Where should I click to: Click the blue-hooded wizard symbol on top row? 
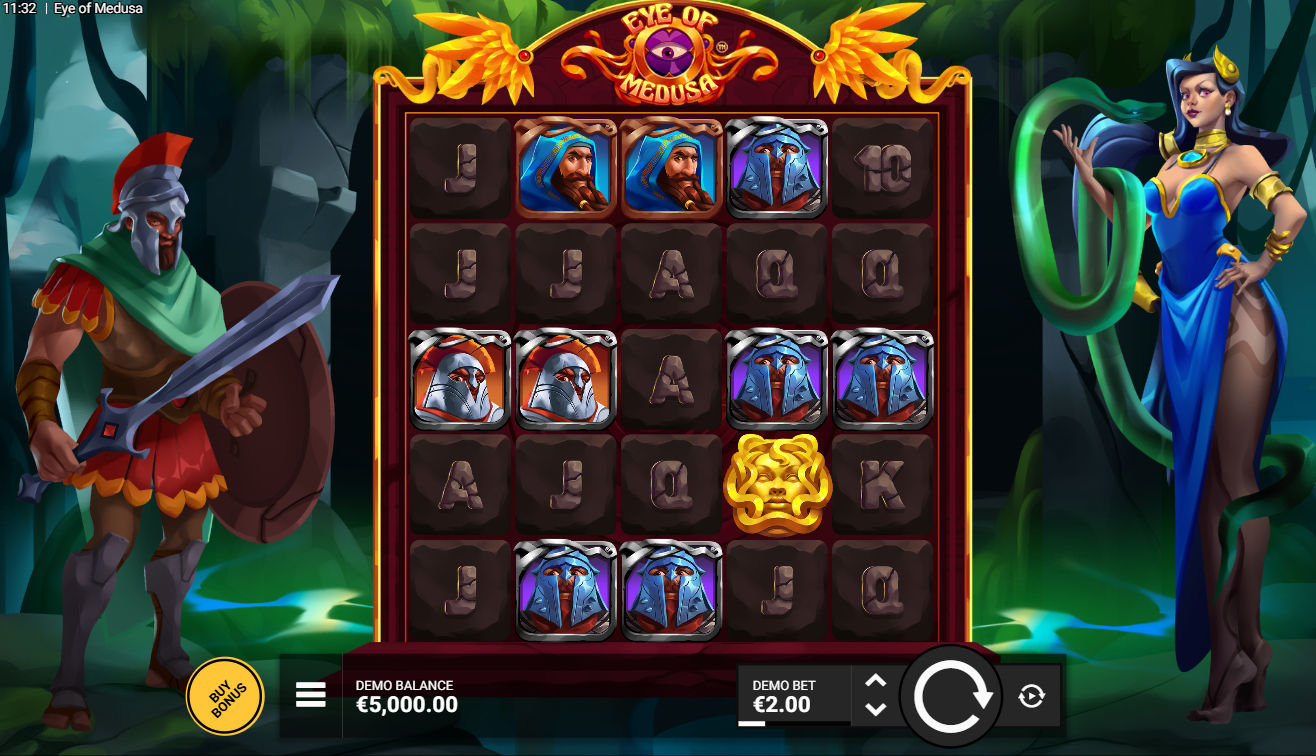tap(565, 168)
